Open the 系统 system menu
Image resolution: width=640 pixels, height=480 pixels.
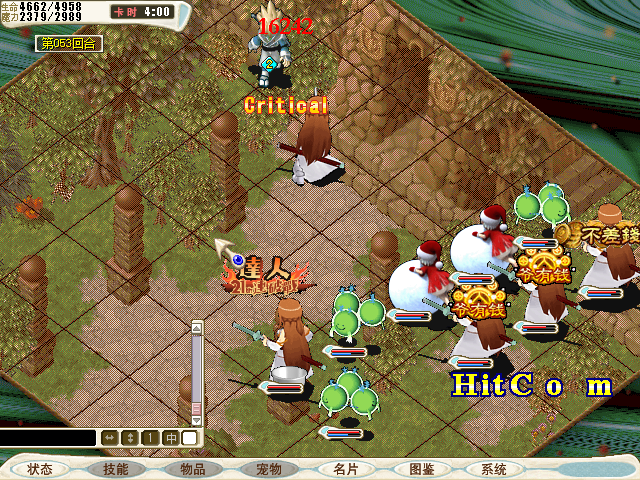(494, 468)
